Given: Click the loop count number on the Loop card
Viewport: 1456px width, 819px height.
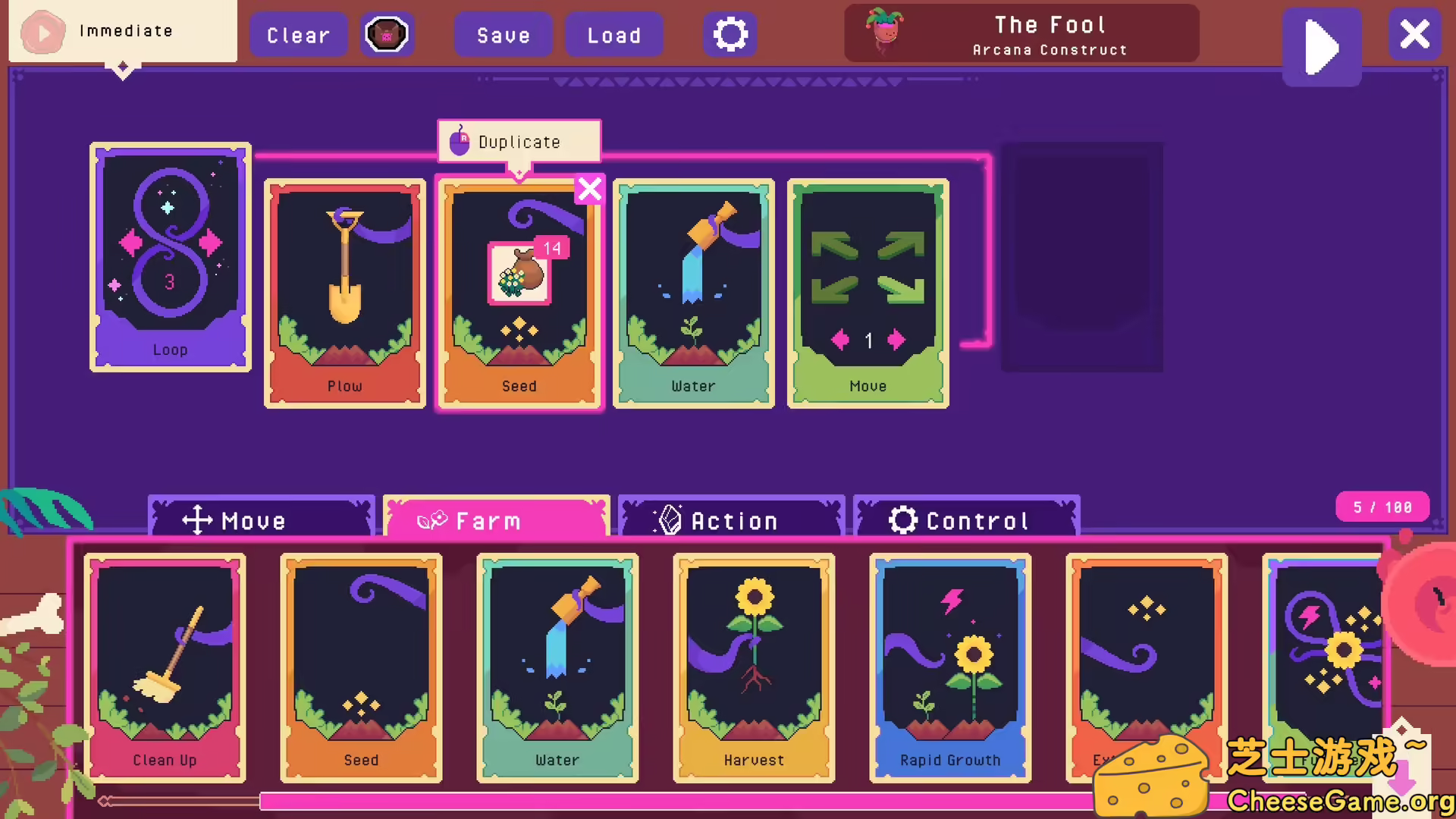Looking at the screenshot, I should [169, 282].
